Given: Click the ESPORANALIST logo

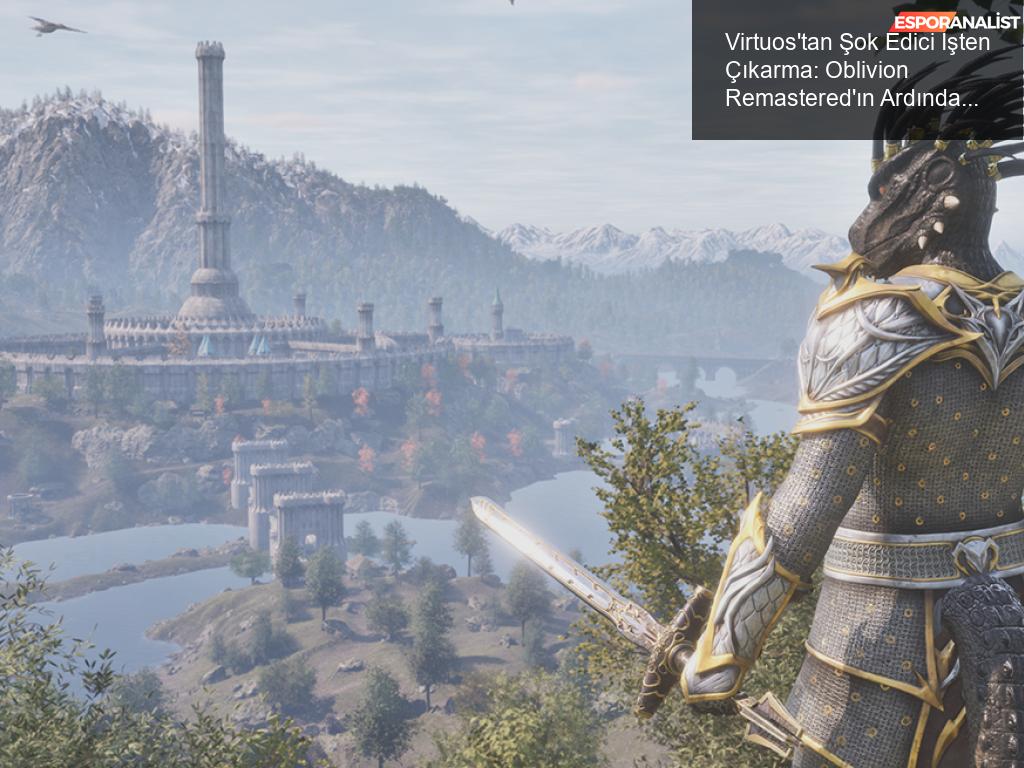Looking at the screenshot, I should [956, 21].
